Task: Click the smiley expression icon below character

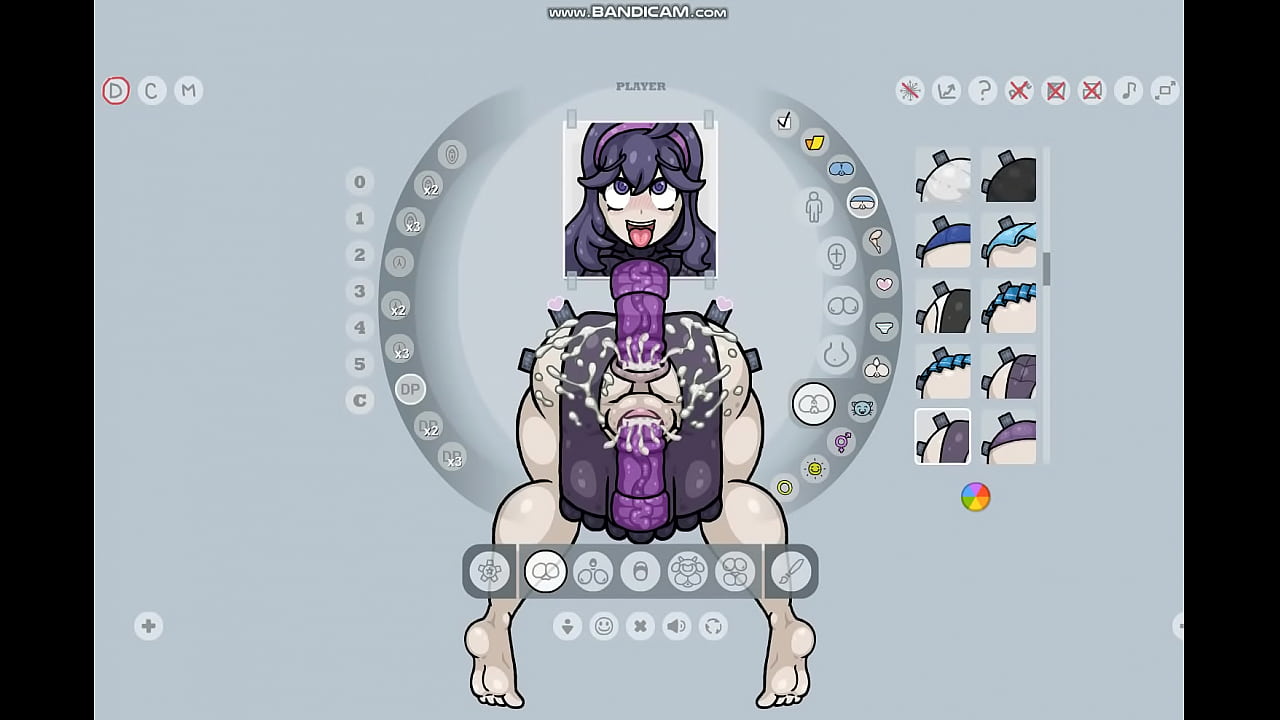Action: (x=604, y=626)
